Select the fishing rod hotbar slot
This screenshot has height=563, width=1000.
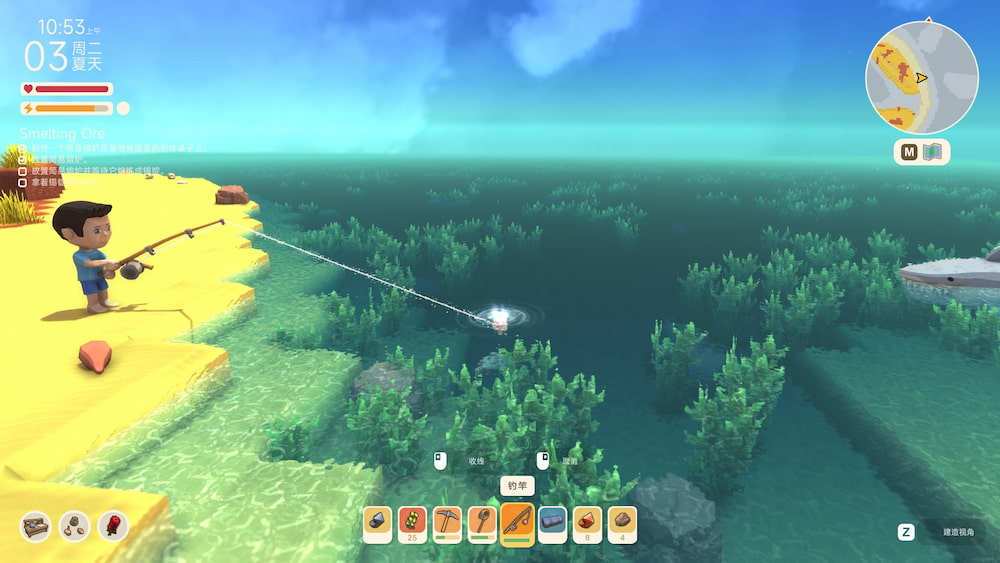click(517, 523)
